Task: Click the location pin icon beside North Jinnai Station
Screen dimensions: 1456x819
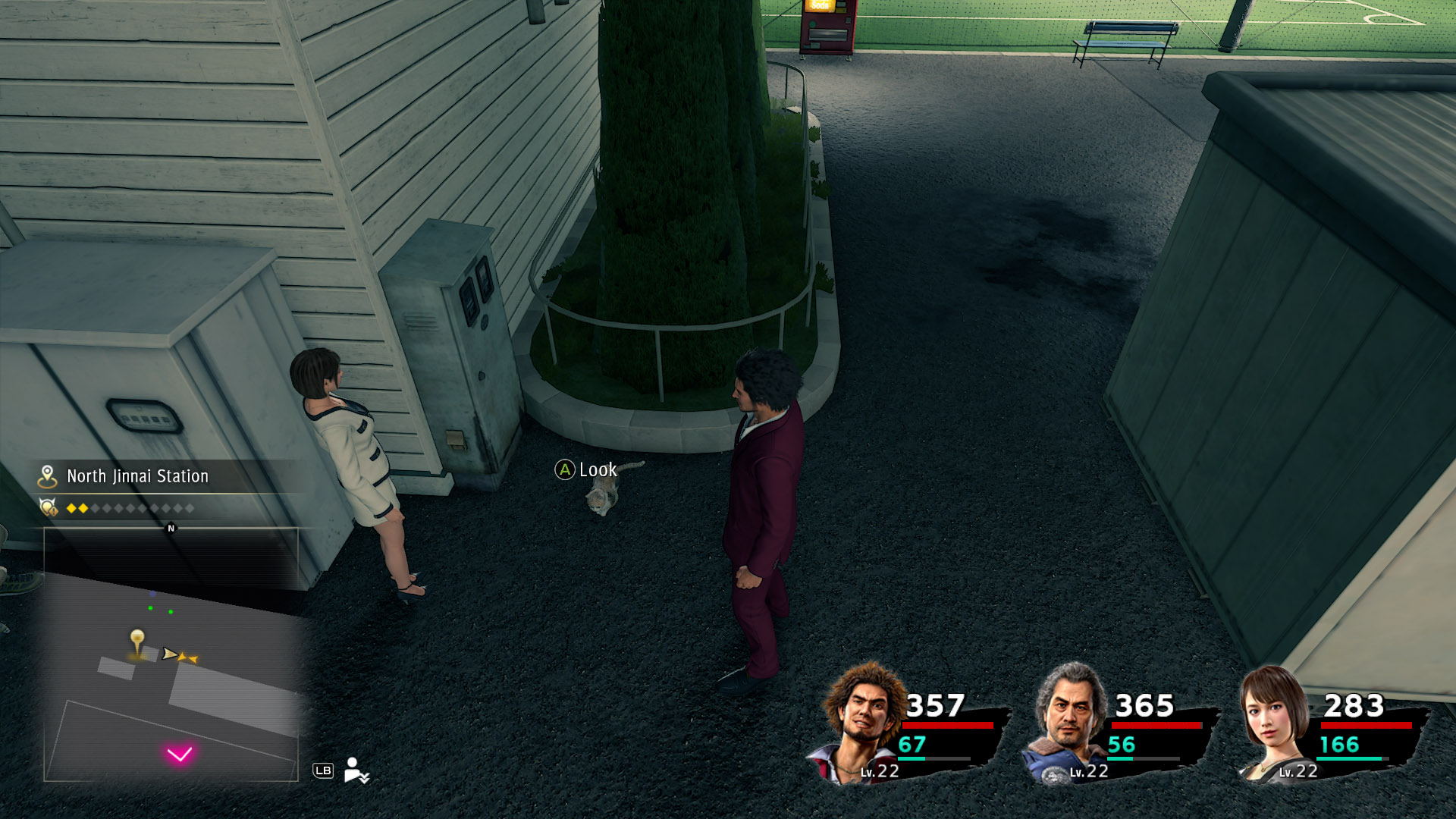Action: click(x=48, y=476)
